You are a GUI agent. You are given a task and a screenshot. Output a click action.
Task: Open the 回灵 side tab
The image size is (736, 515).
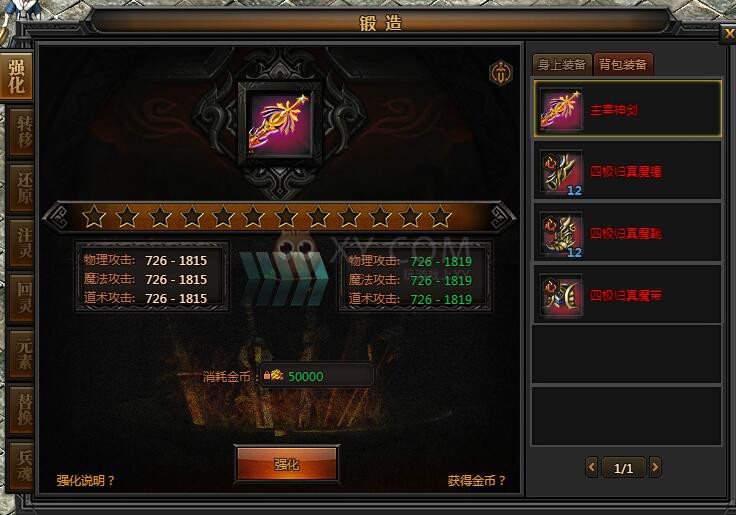click(x=22, y=302)
